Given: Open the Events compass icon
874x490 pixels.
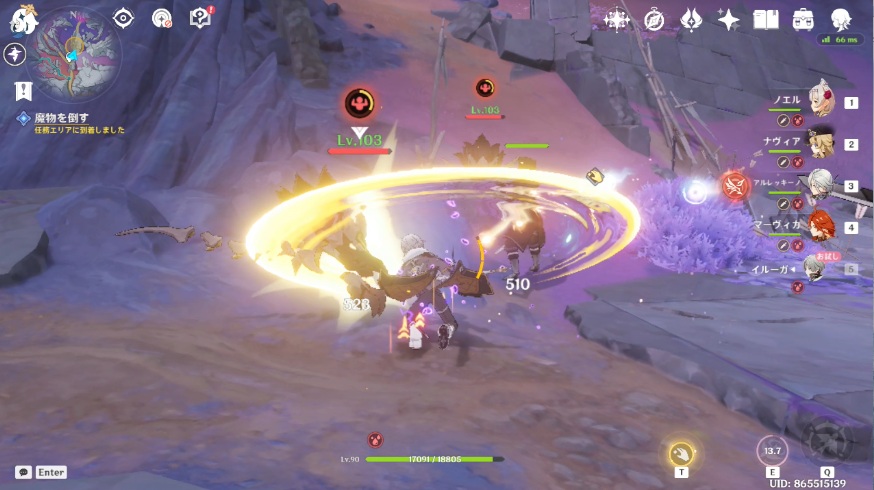Looking at the screenshot, I should pos(654,19).
